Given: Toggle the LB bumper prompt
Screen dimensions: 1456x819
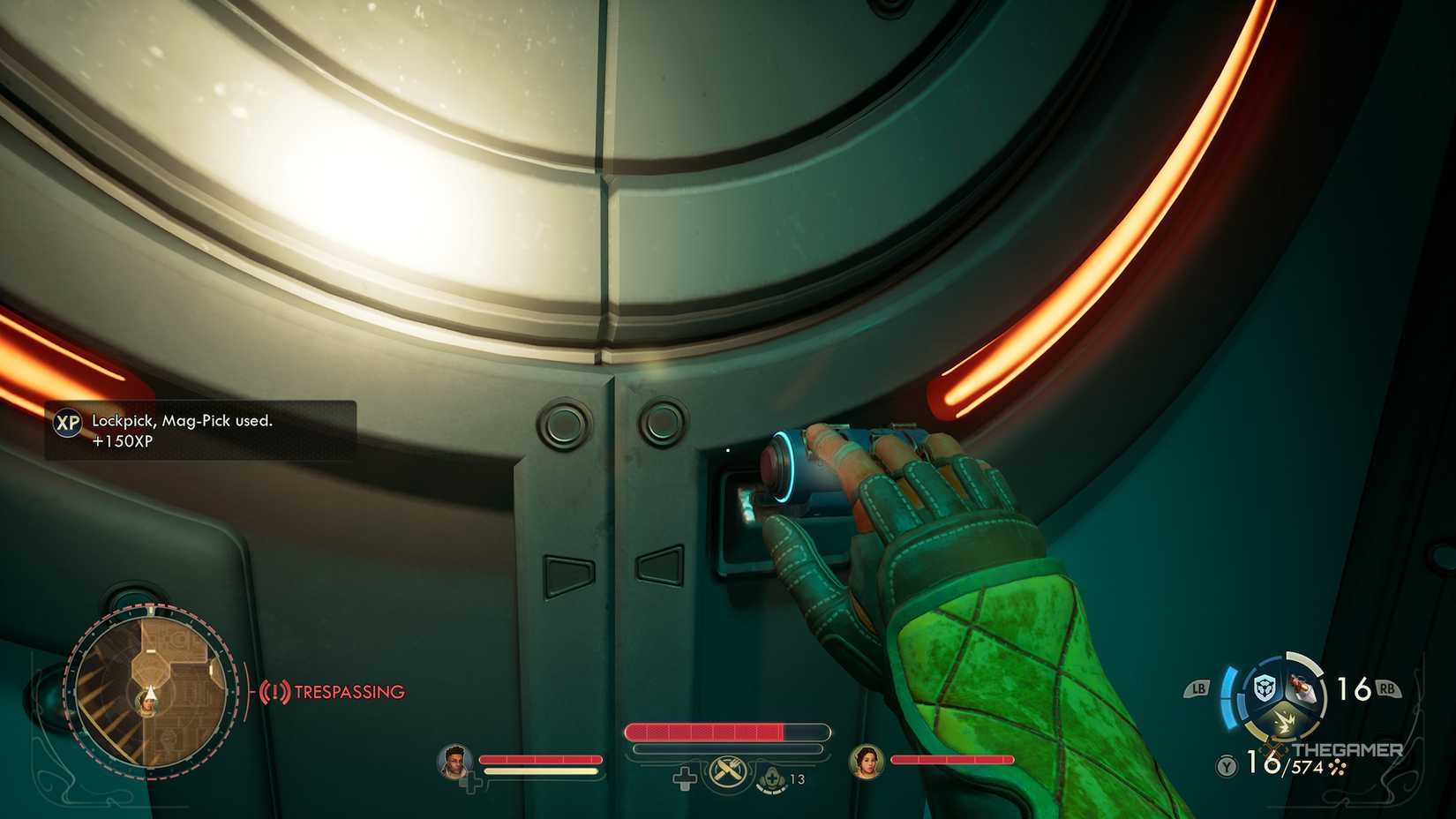Looking at the screenshot, I should click(x=1199, y=688).
